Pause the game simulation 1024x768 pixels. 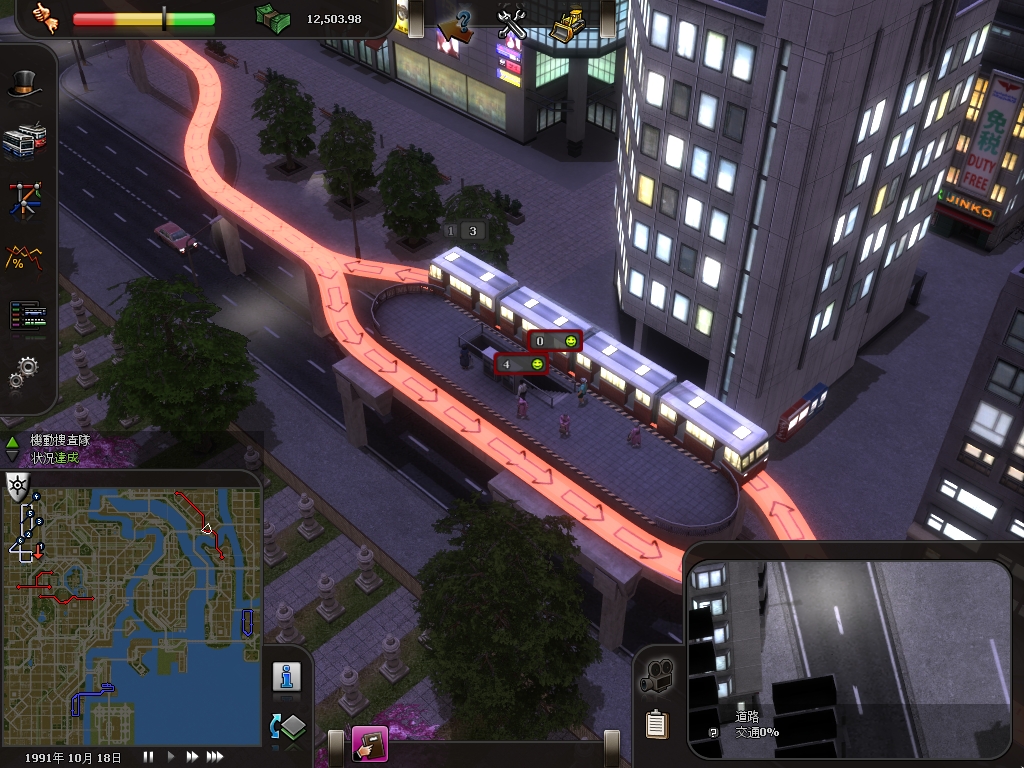pos(149,757)
